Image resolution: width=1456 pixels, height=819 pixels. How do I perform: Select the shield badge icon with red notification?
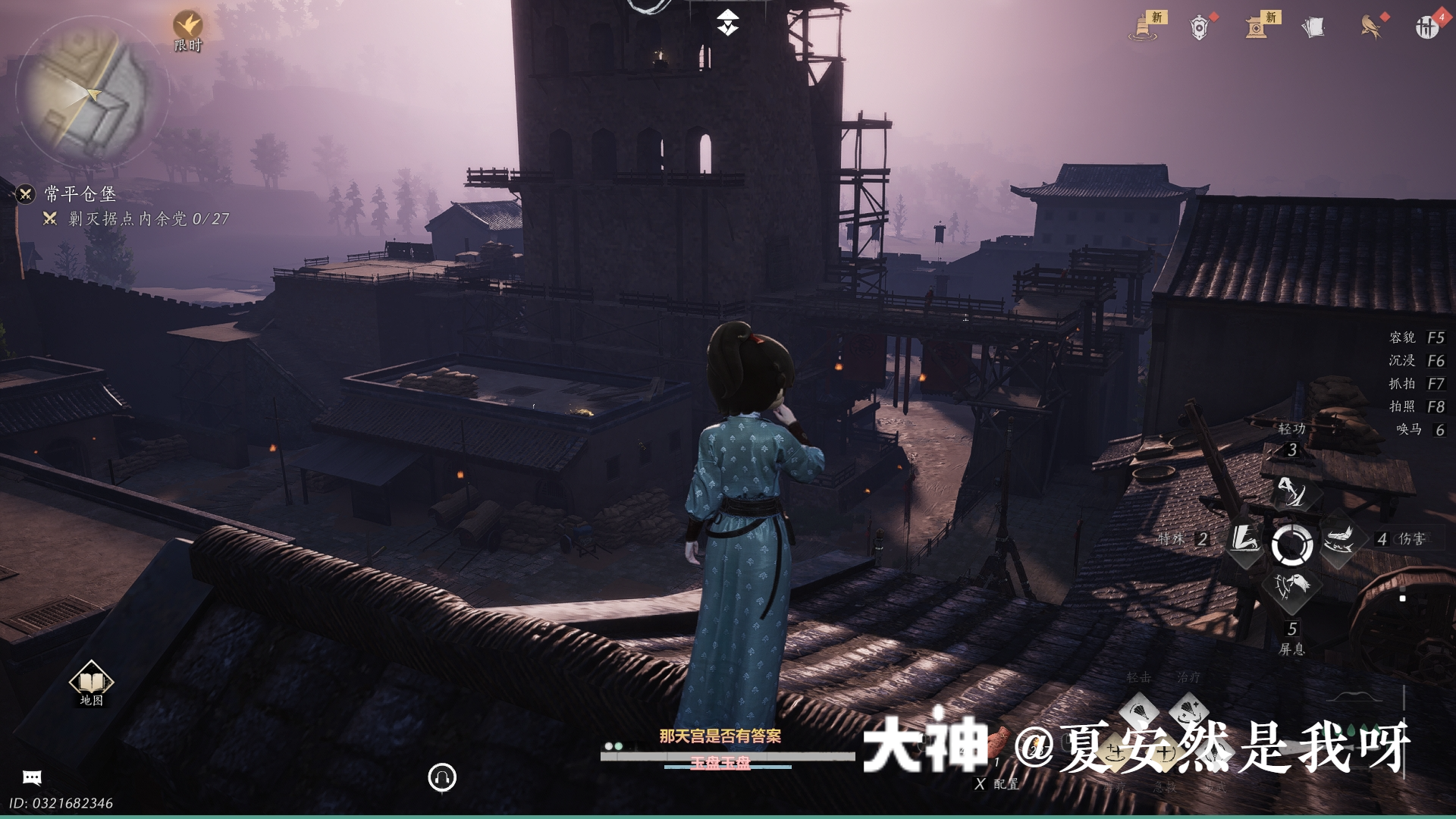pyautogui.click(x=1200, y=27)
